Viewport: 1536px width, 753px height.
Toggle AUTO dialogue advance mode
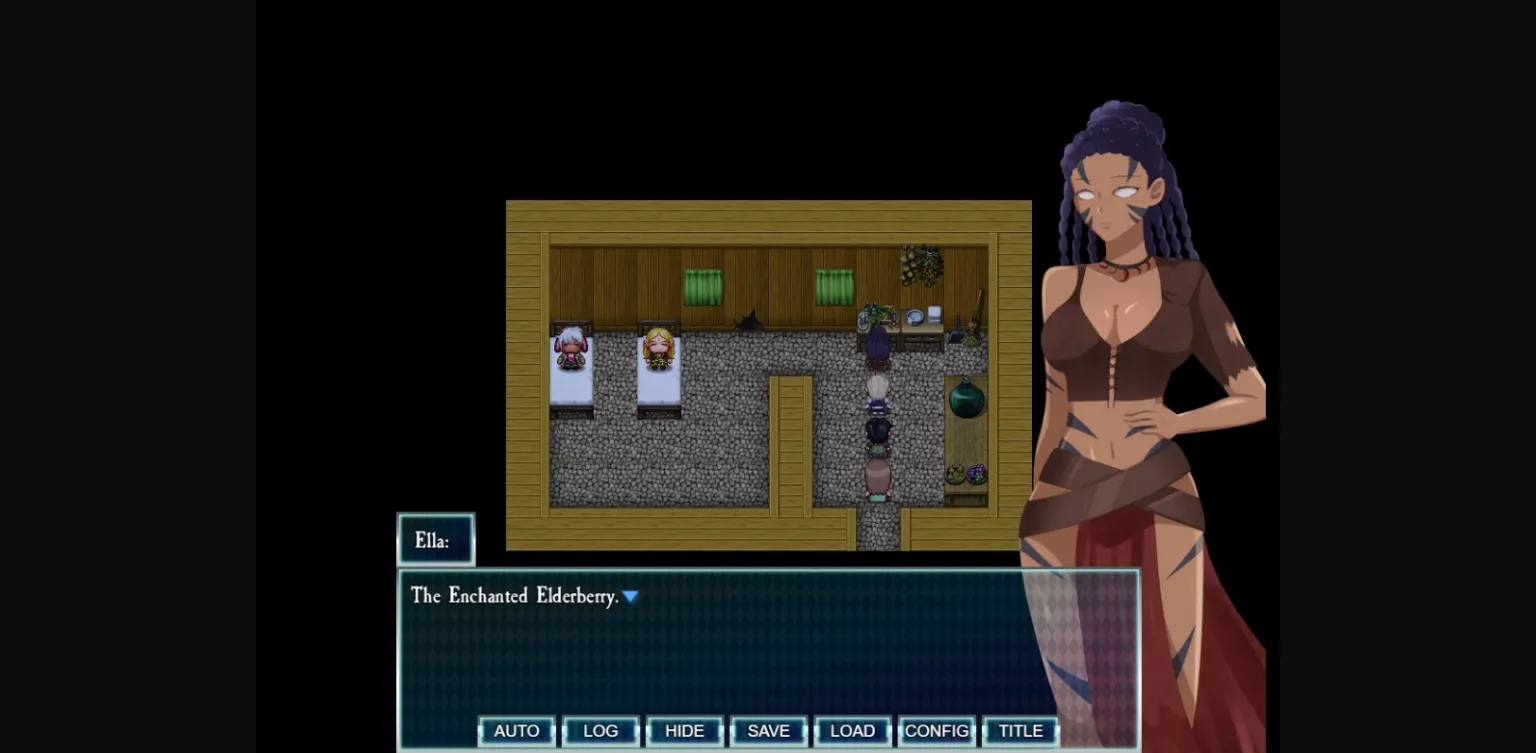point(516,731)
